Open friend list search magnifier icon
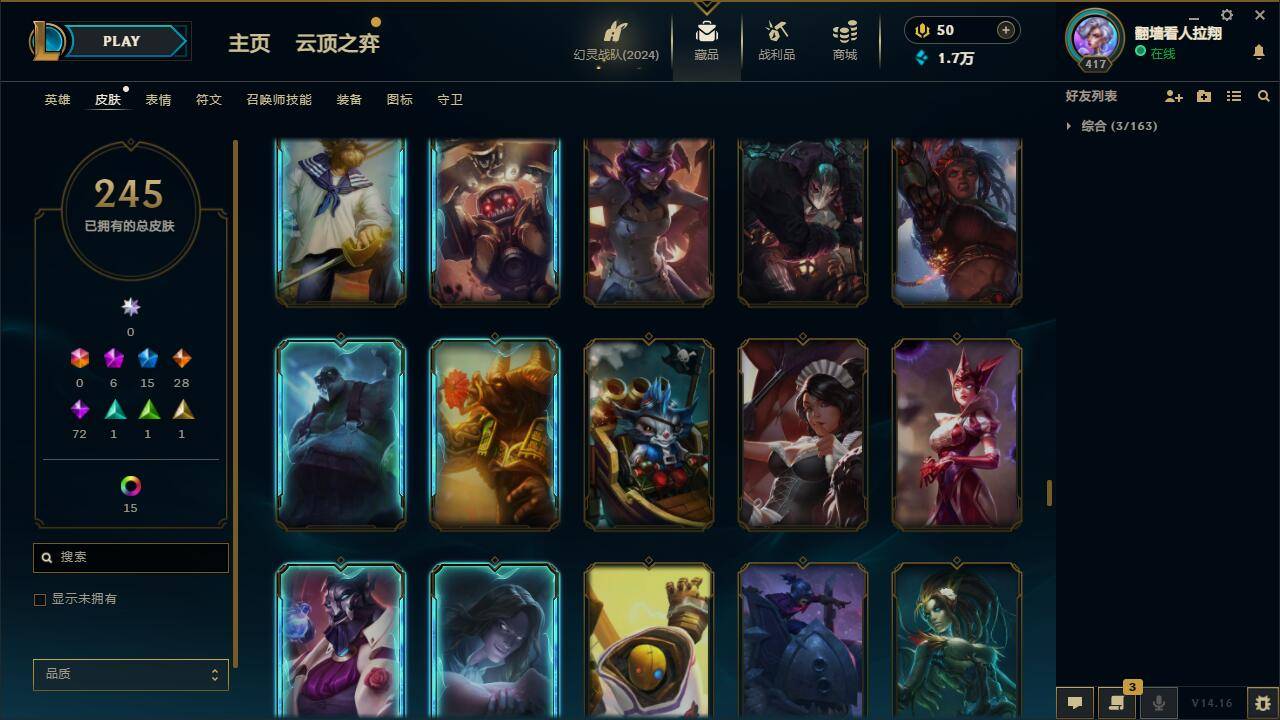 [1264, 96]
